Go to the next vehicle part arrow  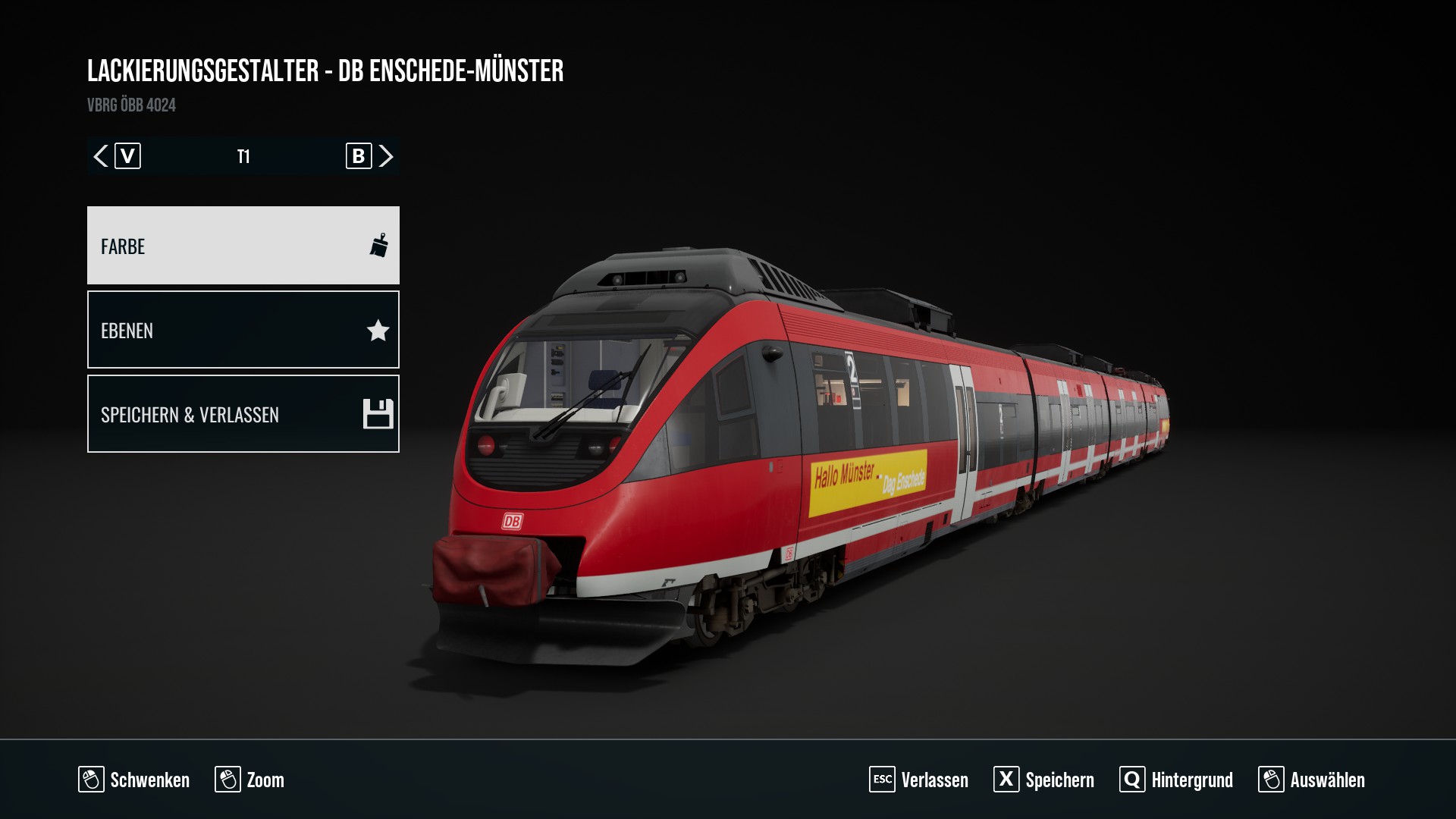[386, 156]
